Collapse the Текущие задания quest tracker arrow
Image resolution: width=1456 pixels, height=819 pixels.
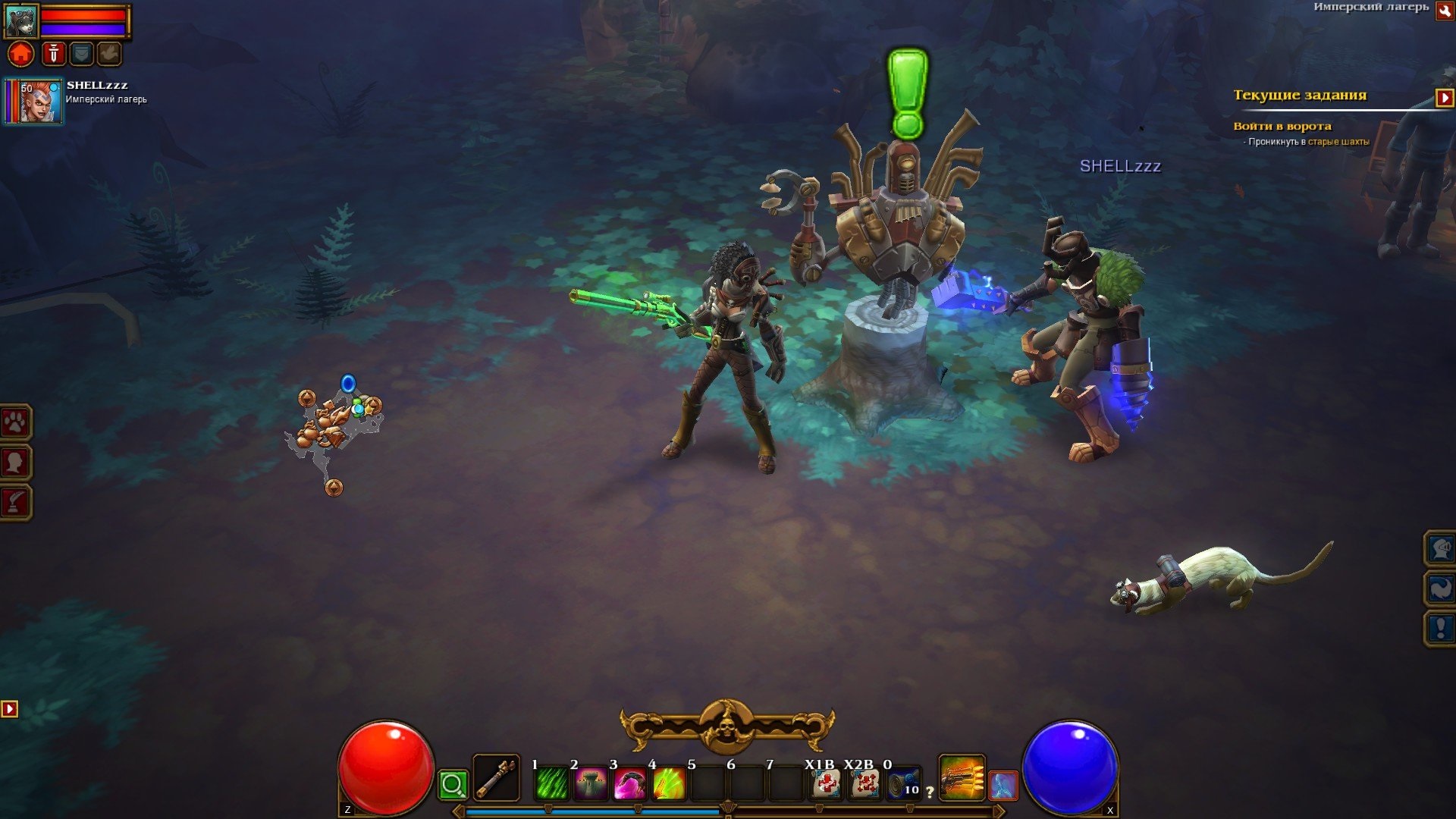(x=1444, y=98)
